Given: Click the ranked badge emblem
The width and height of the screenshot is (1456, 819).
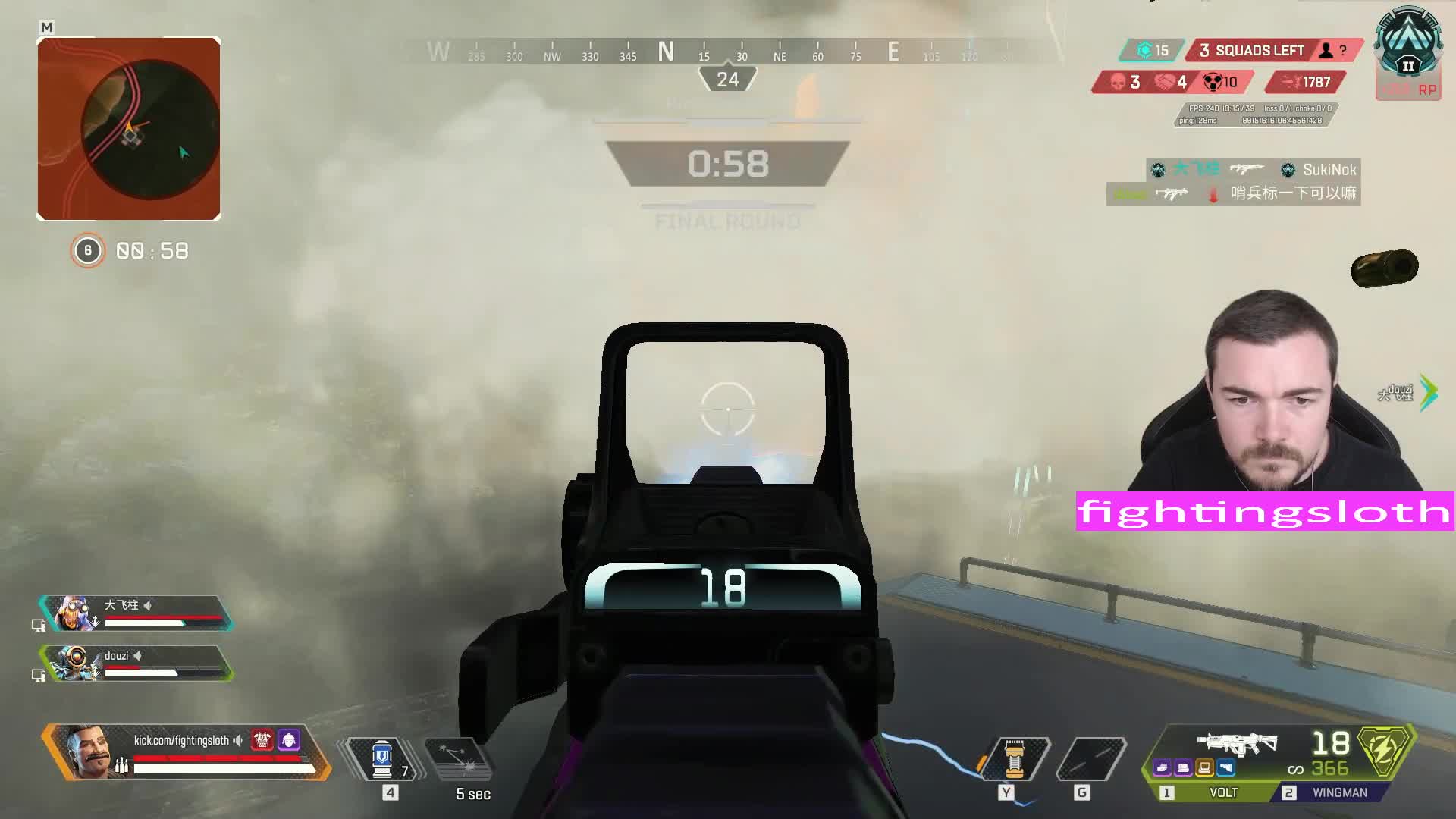Looking at the screenshot, I should pos(1408,45).
